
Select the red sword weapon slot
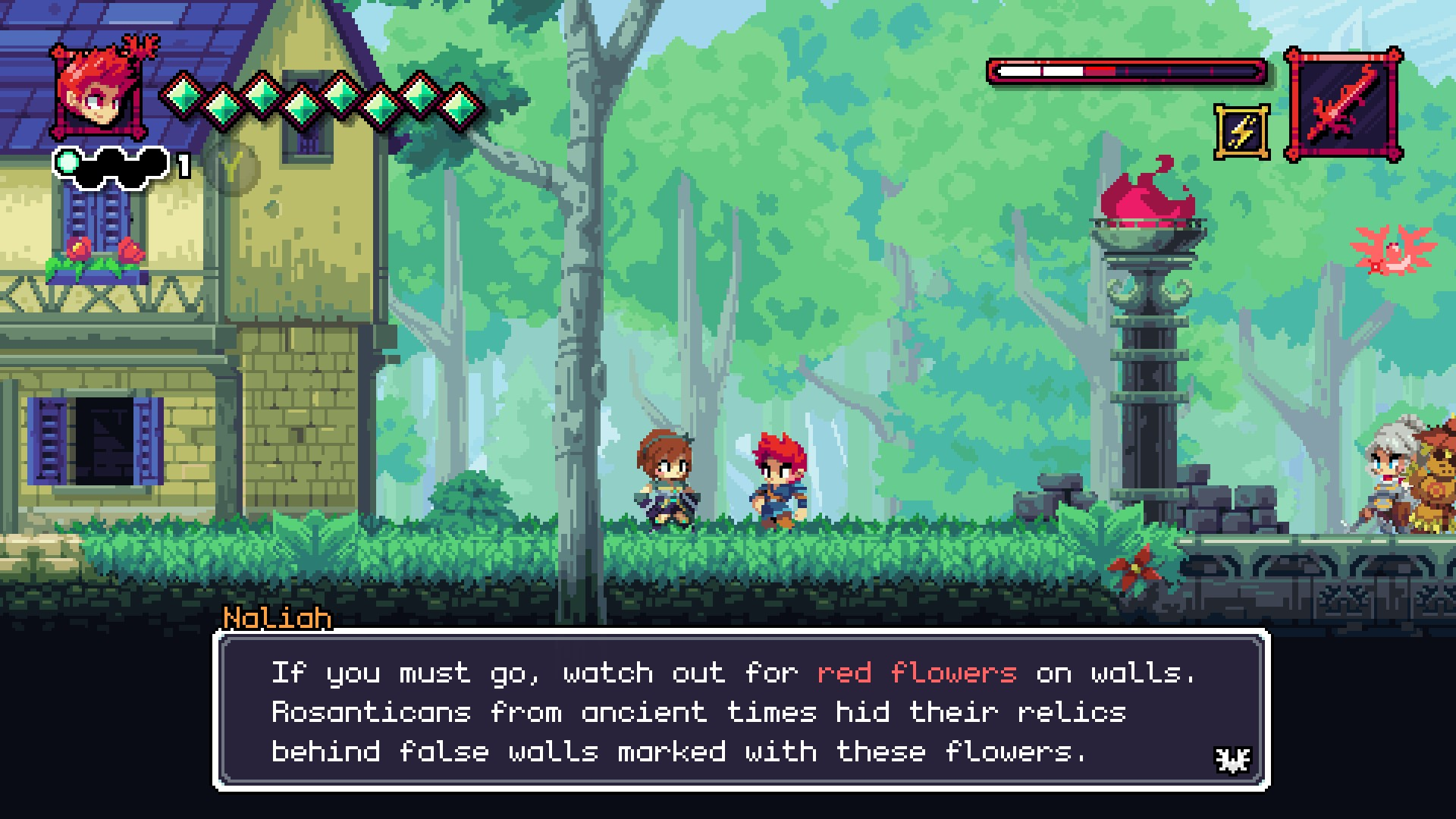pyautogui.click(x=1343, y=105)
